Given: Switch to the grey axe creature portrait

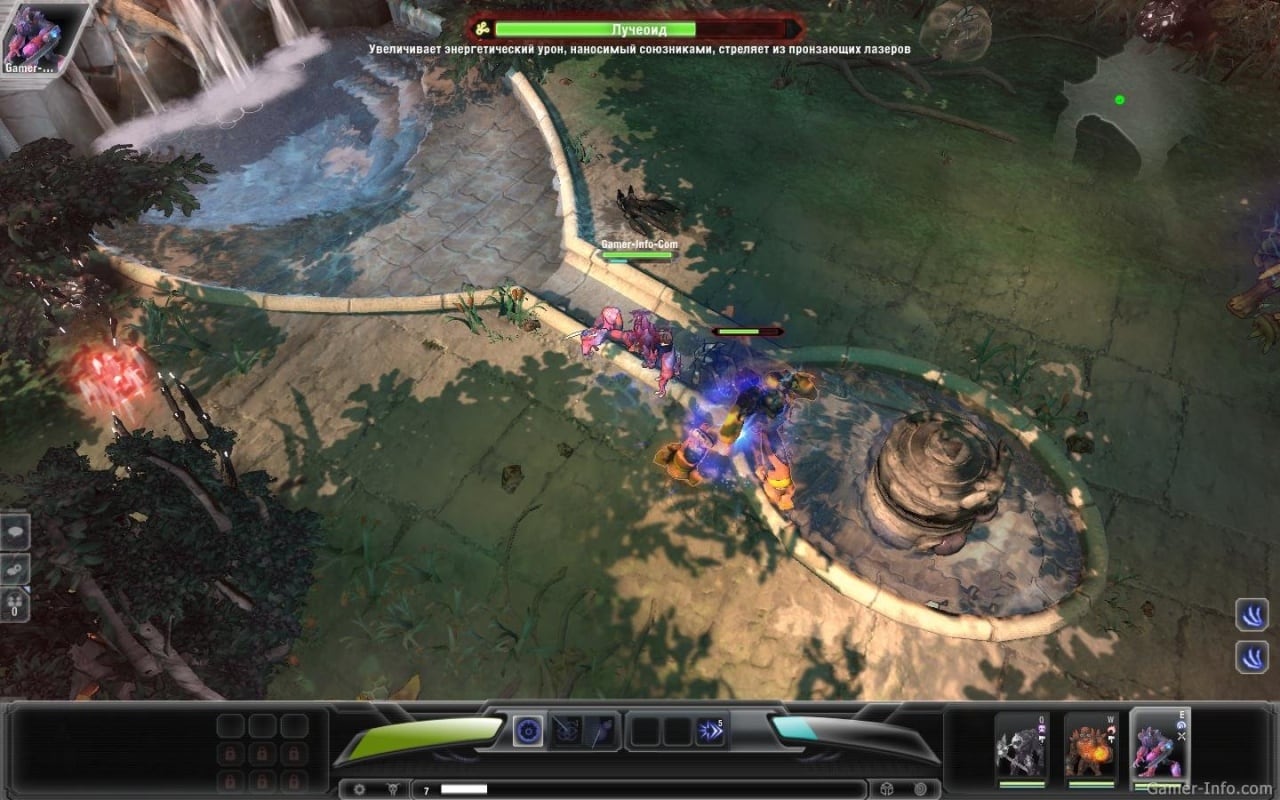Looking at the screenshot, I should [x=1021, y=746].
